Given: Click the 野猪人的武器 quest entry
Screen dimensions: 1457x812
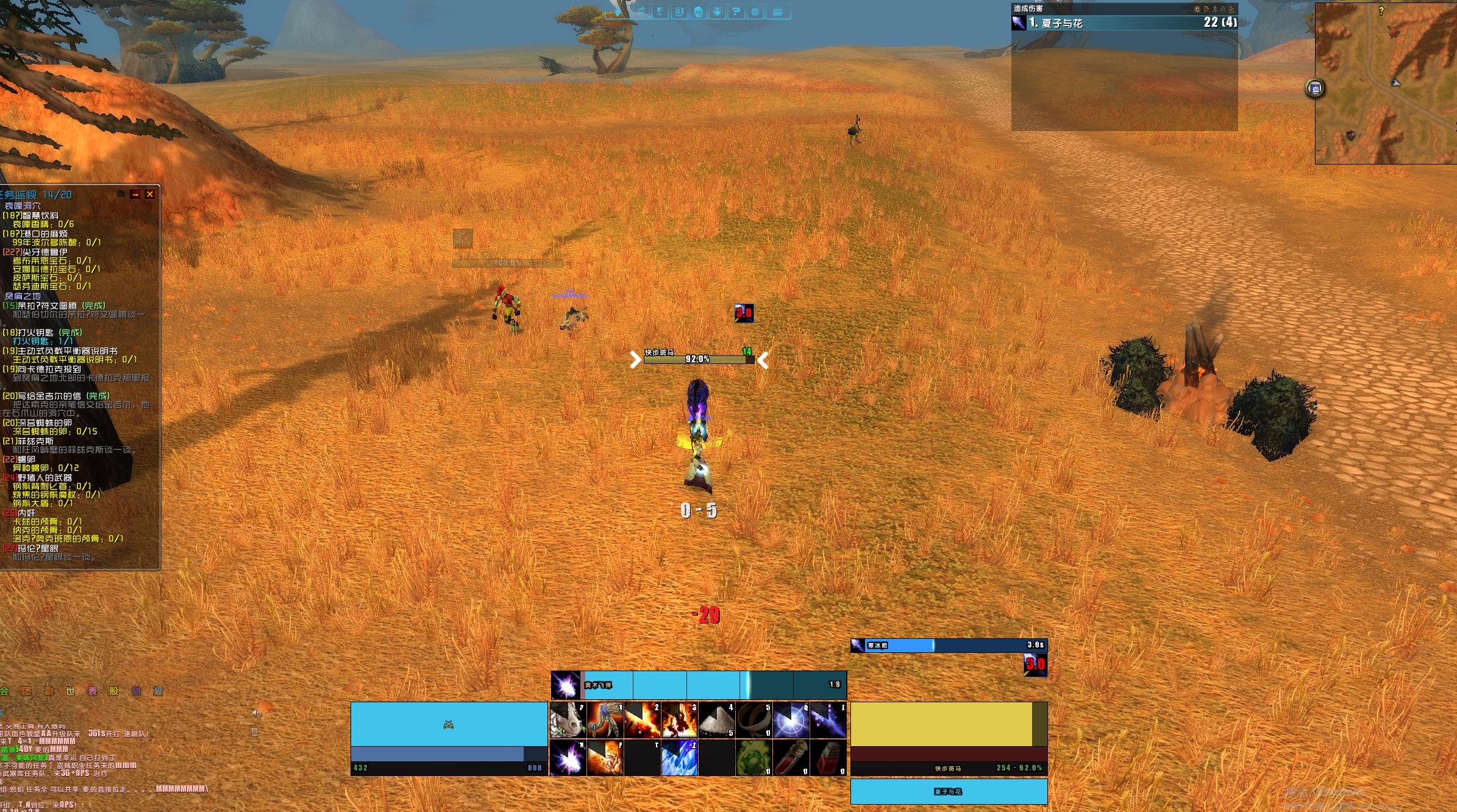Looking at the screenshot, I should click(x=45, y=477).
